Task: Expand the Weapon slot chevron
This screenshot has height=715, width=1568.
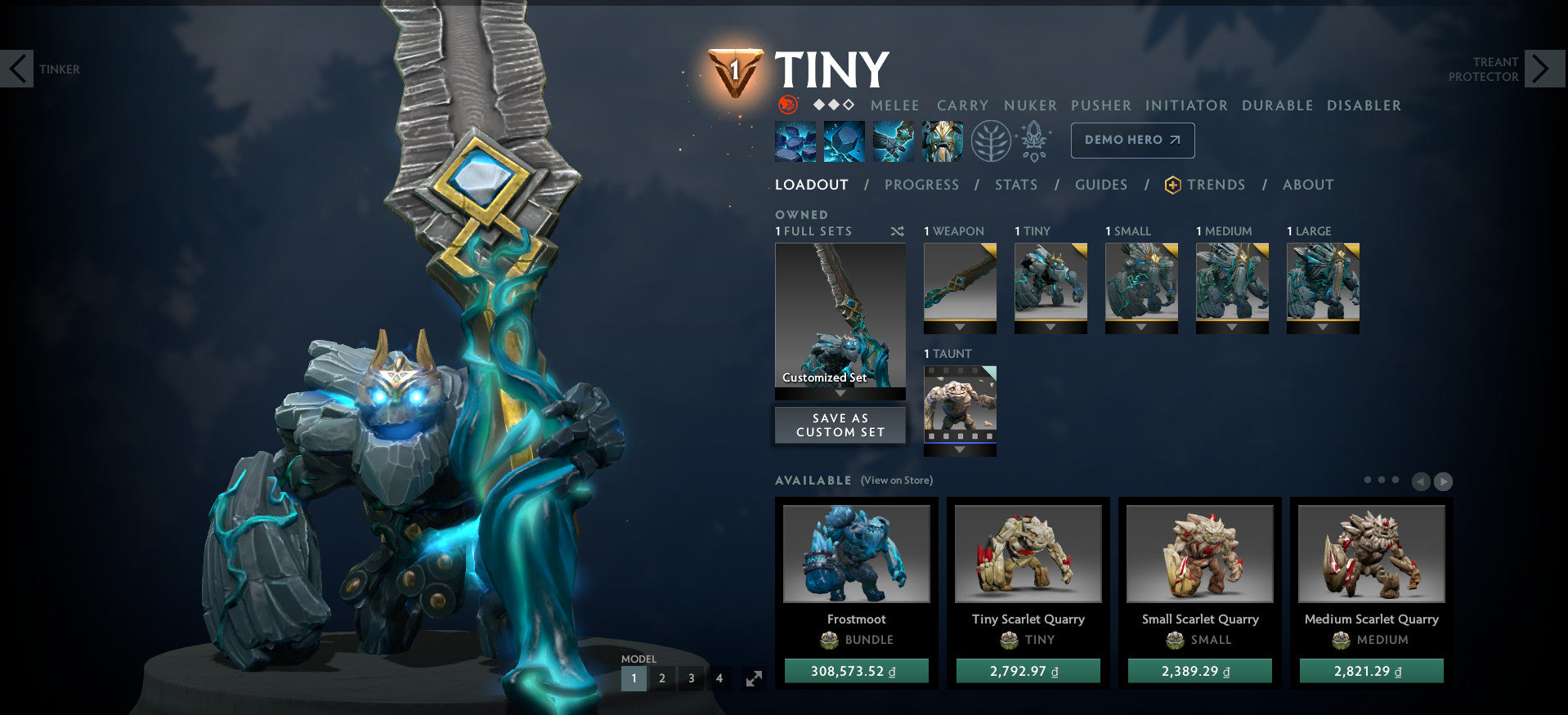Action: [x=959, y=328]
